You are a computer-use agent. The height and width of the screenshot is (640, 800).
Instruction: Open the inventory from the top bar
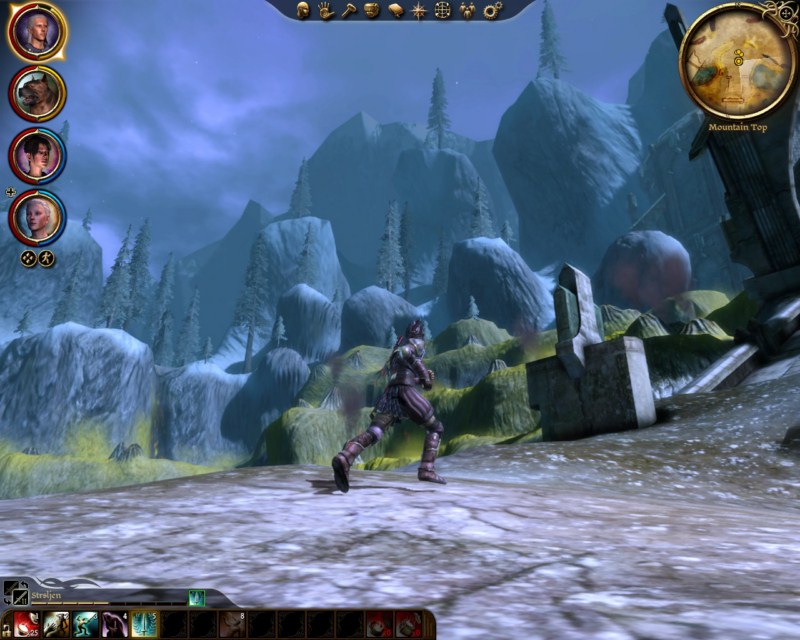point(372,10)
